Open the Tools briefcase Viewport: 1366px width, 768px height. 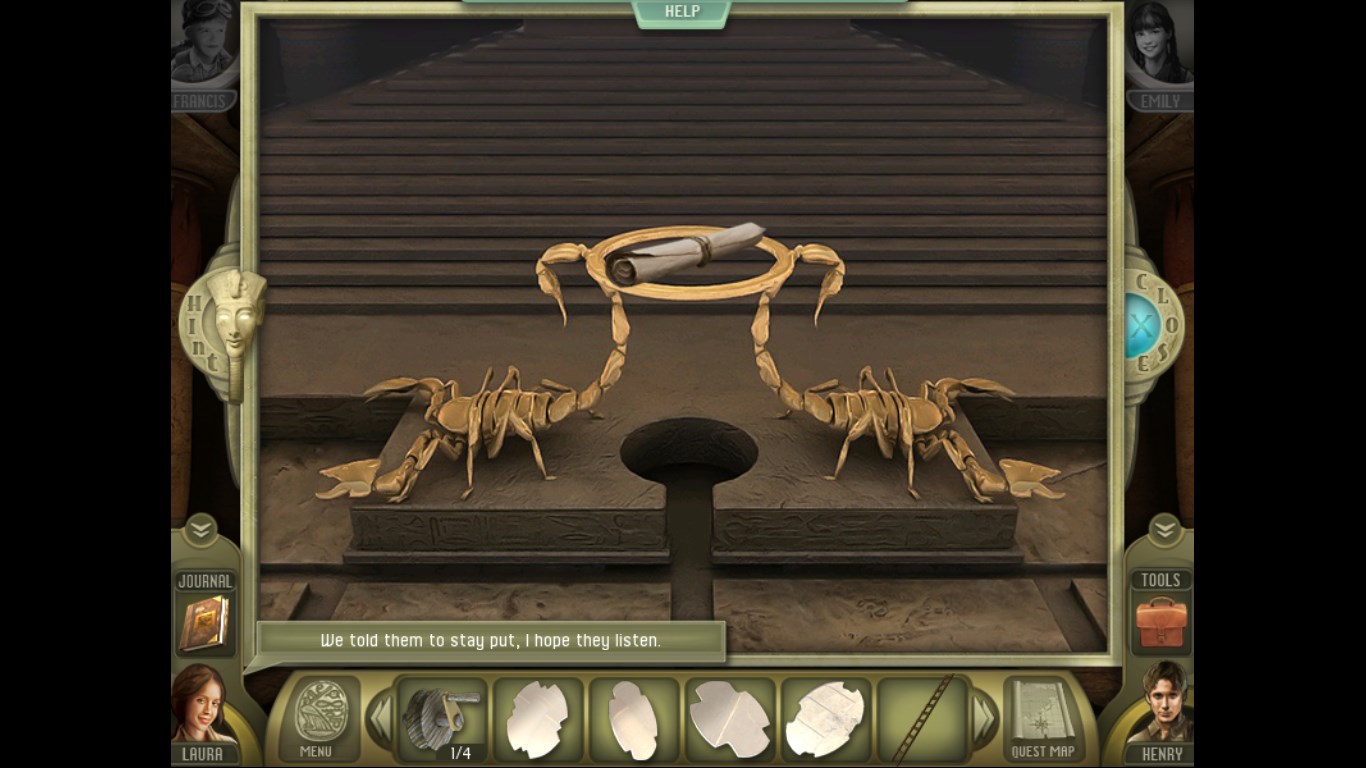pos(1161,622)
